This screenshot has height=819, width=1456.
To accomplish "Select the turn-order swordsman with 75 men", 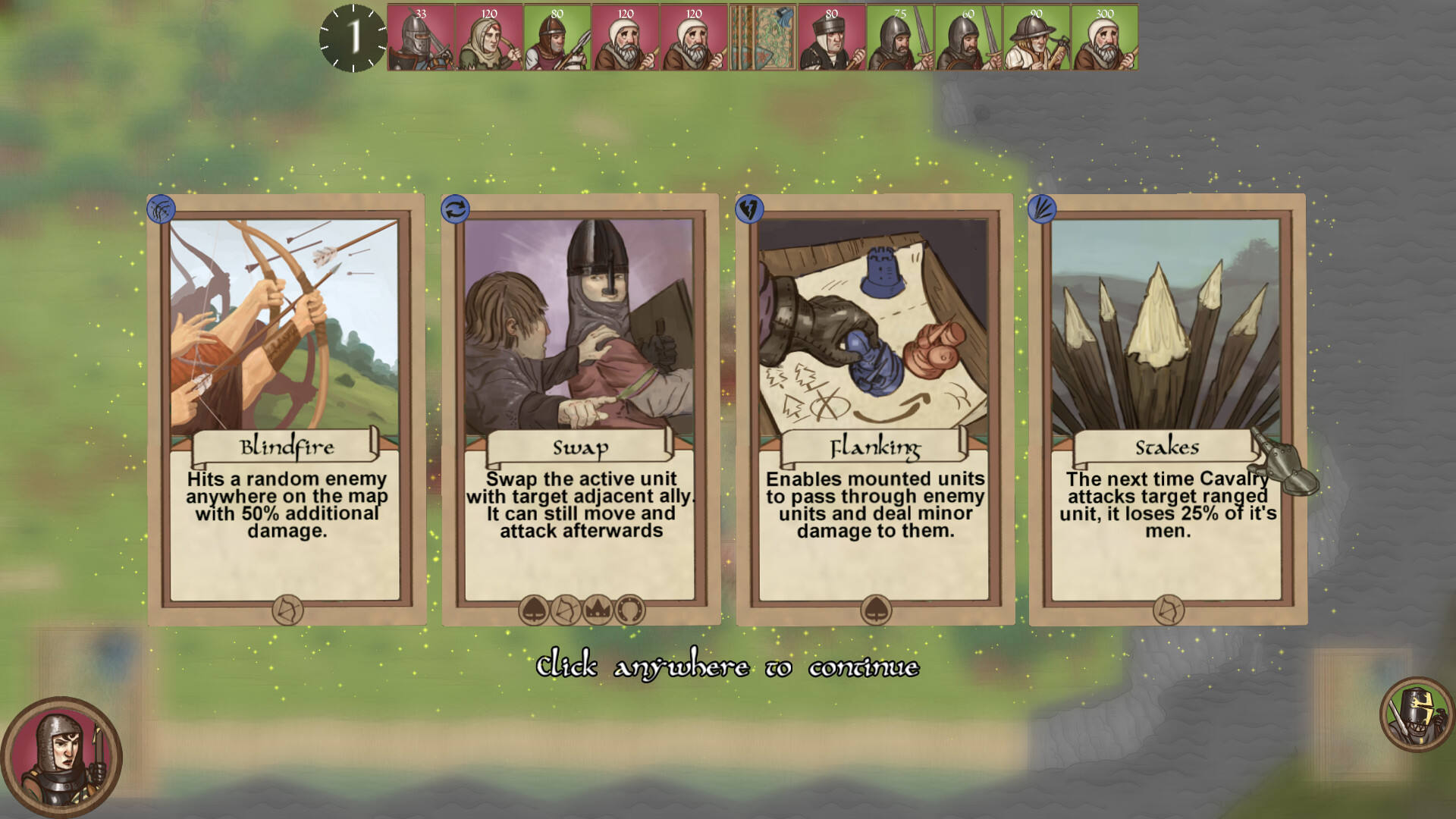I will 900,38.
